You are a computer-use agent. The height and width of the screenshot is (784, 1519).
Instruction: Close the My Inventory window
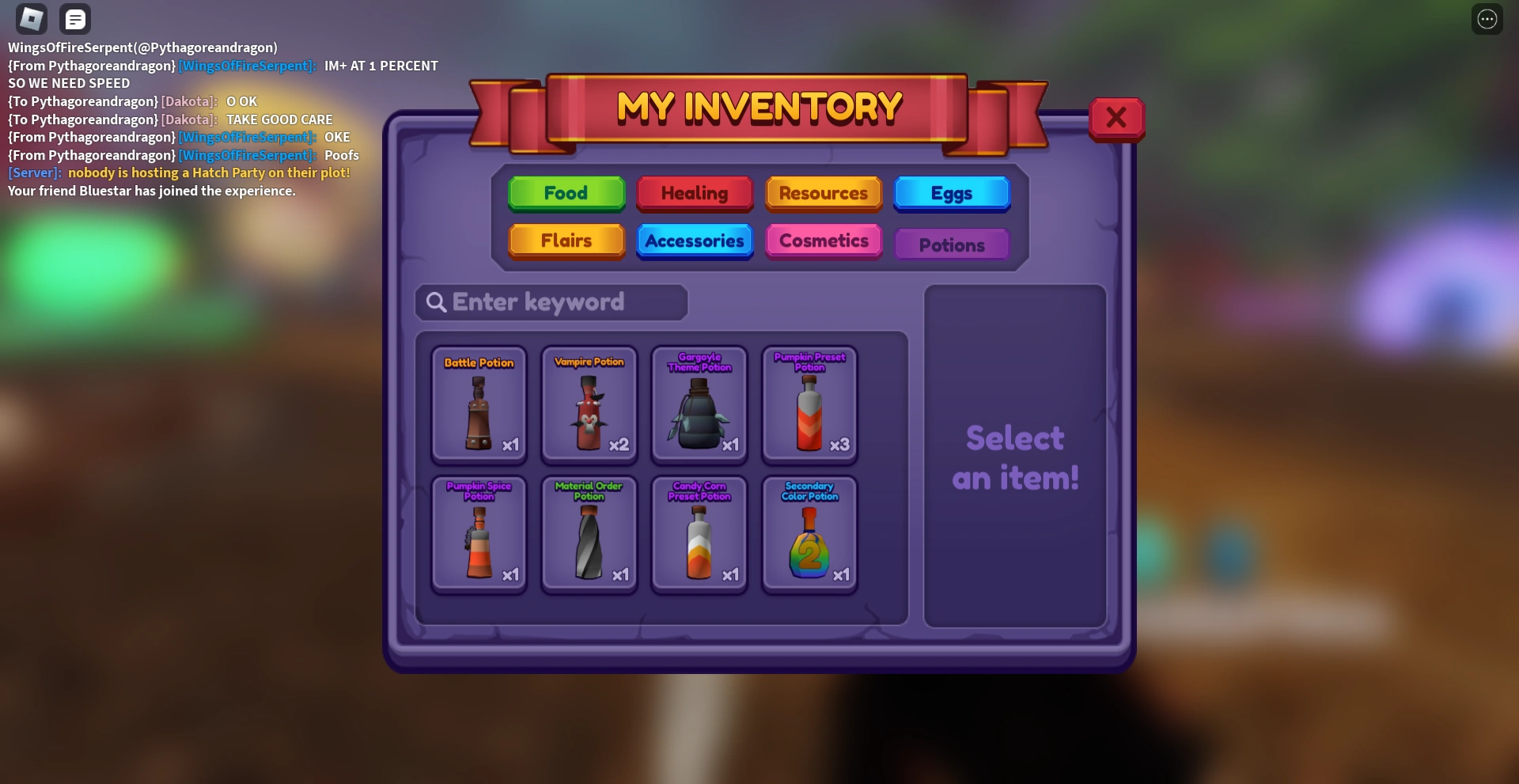1116,117
